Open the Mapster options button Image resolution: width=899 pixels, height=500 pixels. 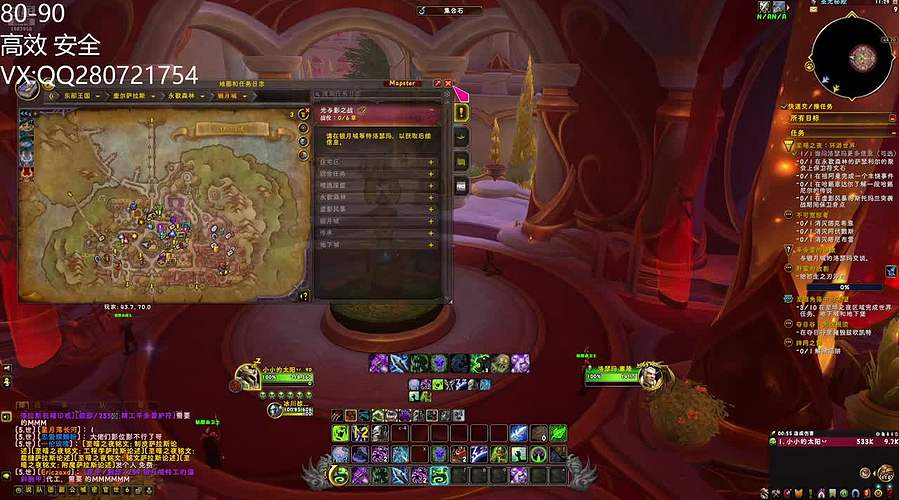click(402, 83)
